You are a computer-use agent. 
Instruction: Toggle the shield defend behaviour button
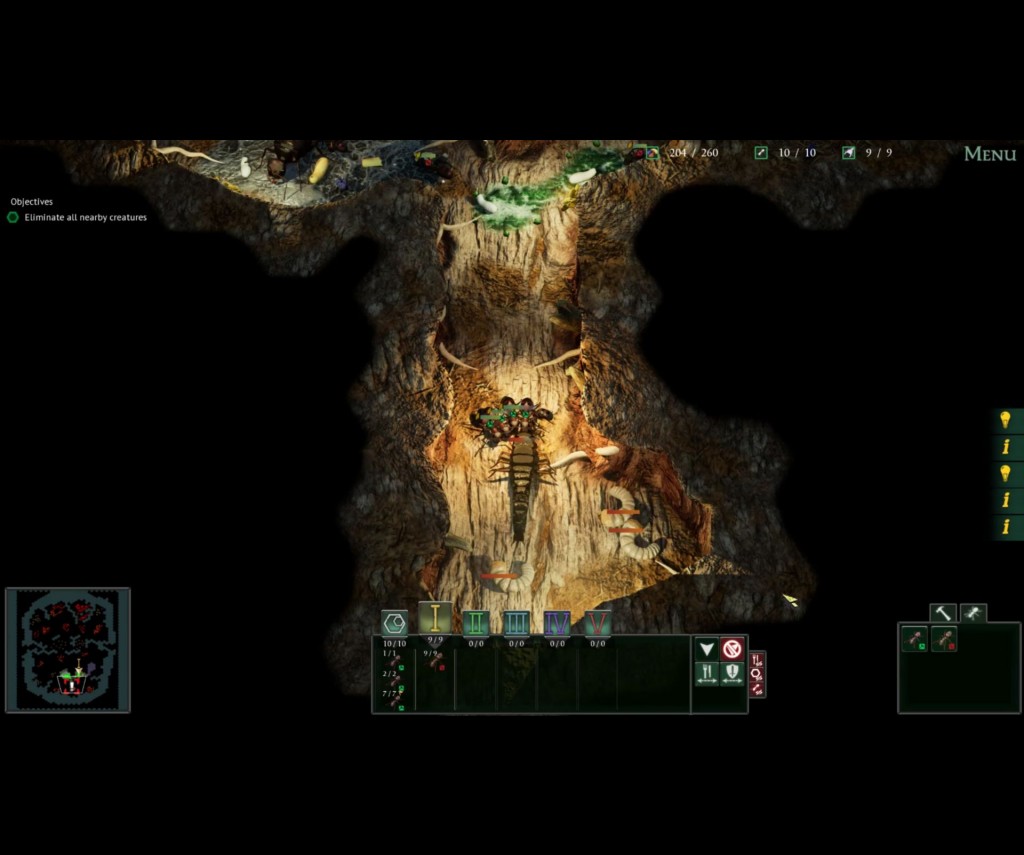(x=733, y=673)
